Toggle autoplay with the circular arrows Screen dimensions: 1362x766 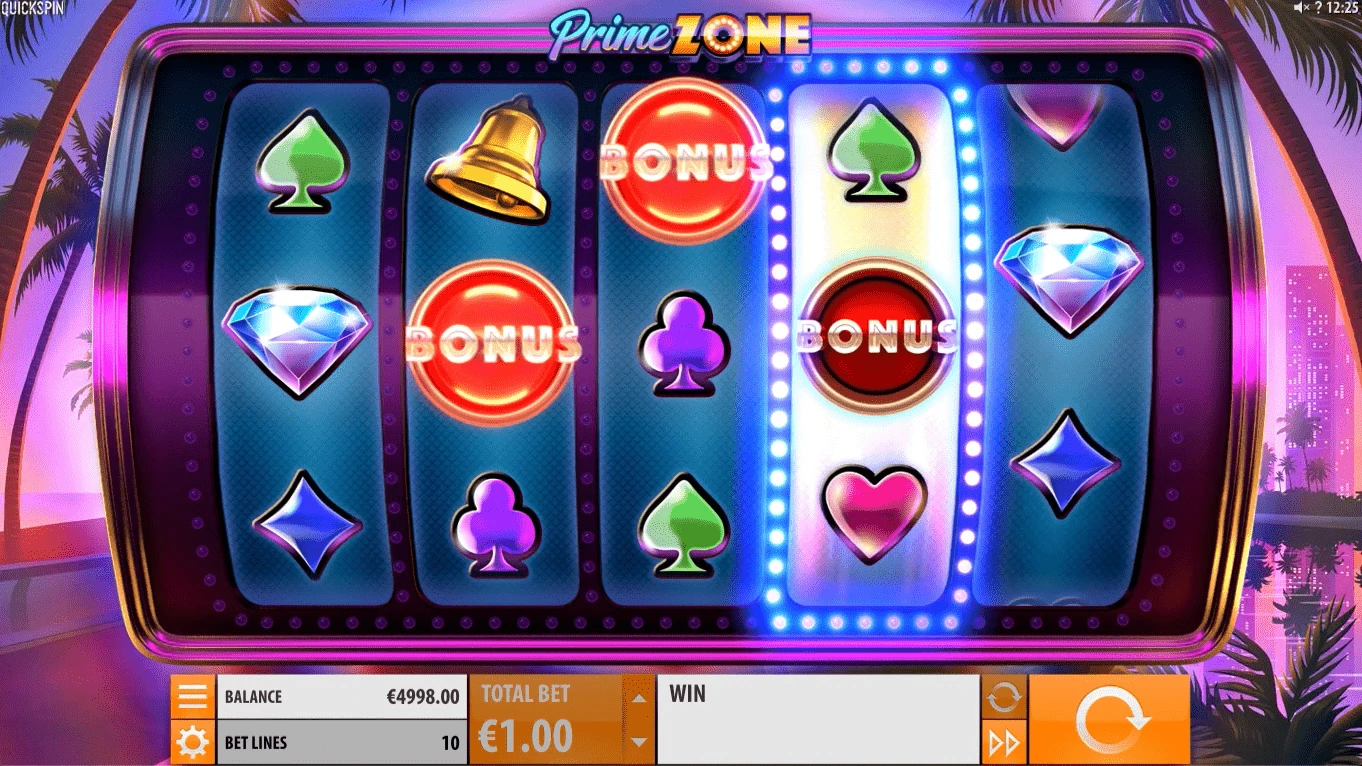(x=1003, y=696)
